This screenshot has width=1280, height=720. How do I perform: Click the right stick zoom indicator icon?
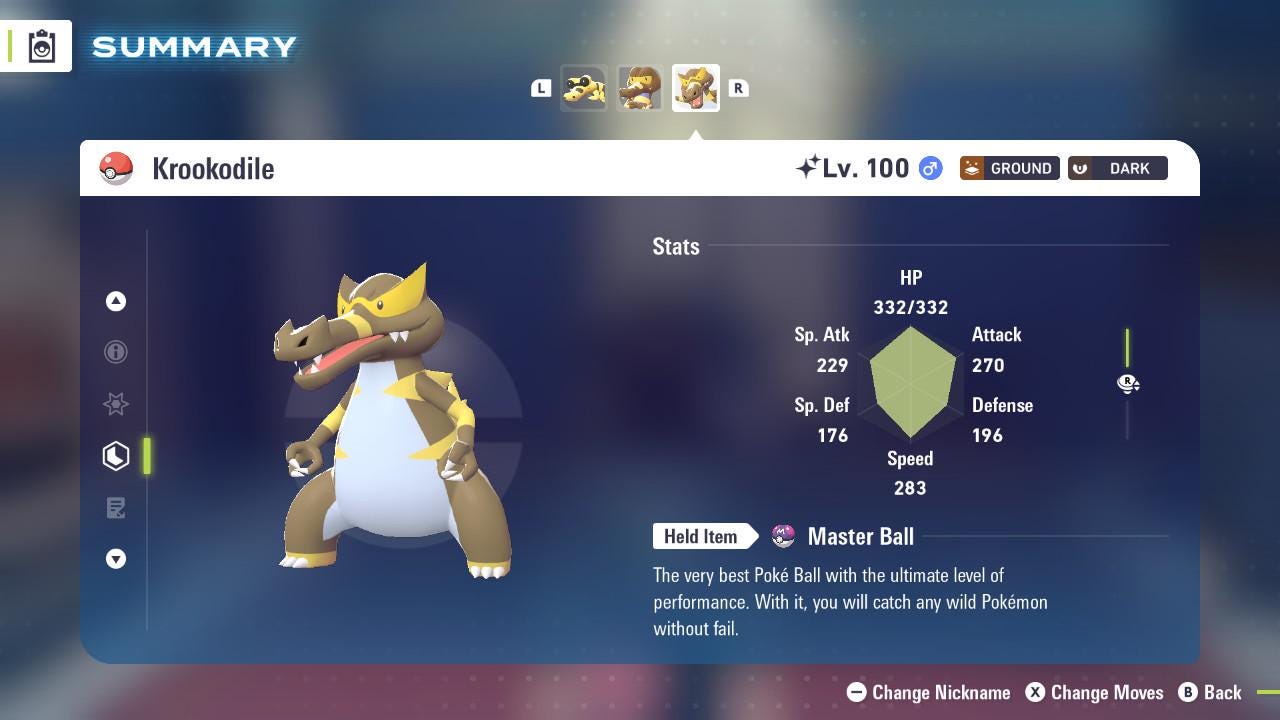pyautogui.click(x=1128, y=383)
